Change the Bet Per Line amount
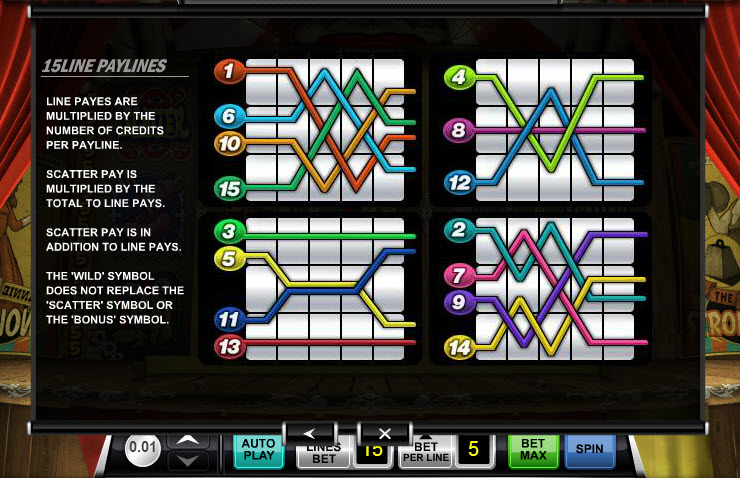This screenshot has width=740, height=478. click(x=426, y=455)
